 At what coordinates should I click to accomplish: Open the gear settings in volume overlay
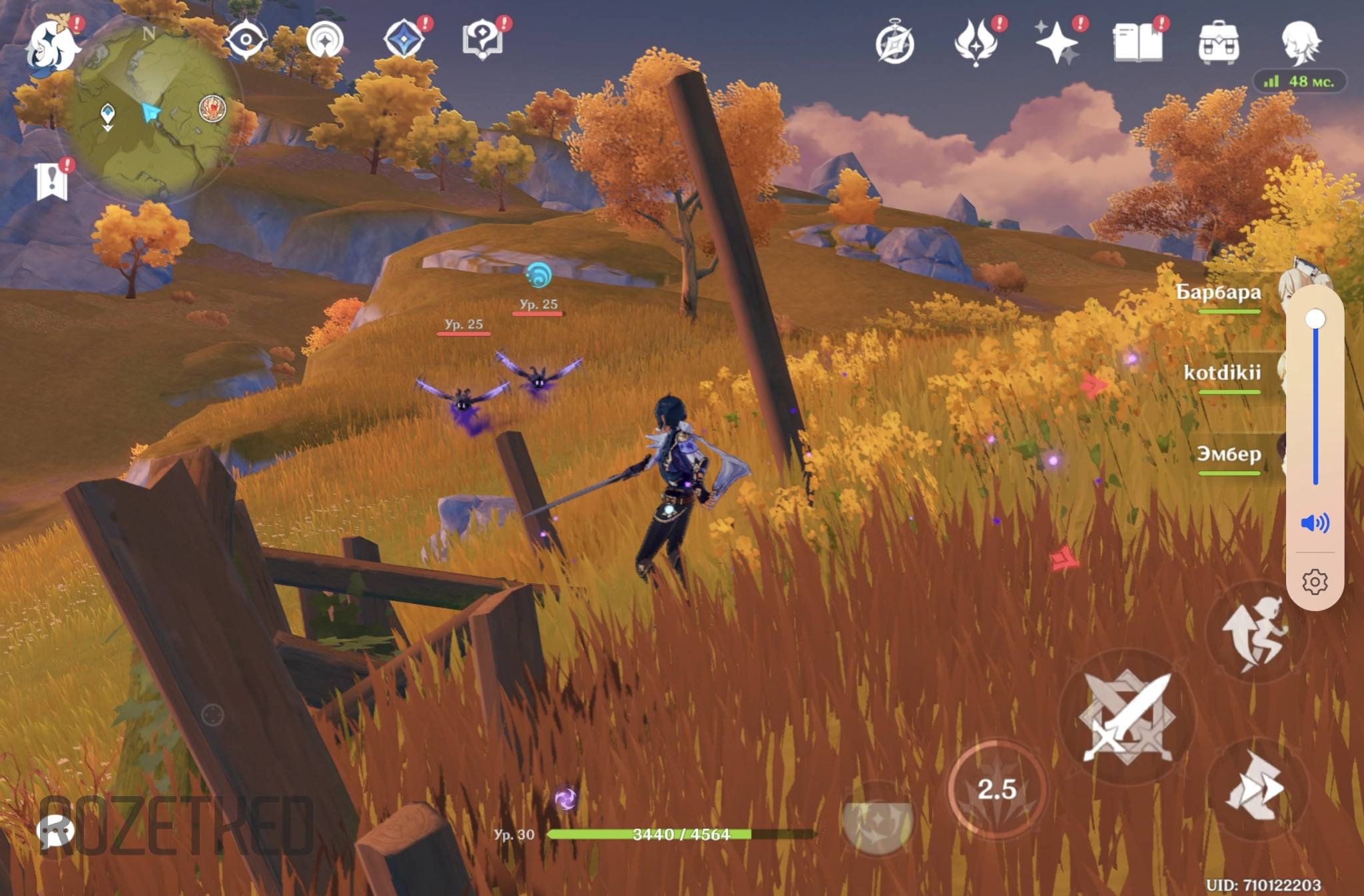coord(1315,582)
